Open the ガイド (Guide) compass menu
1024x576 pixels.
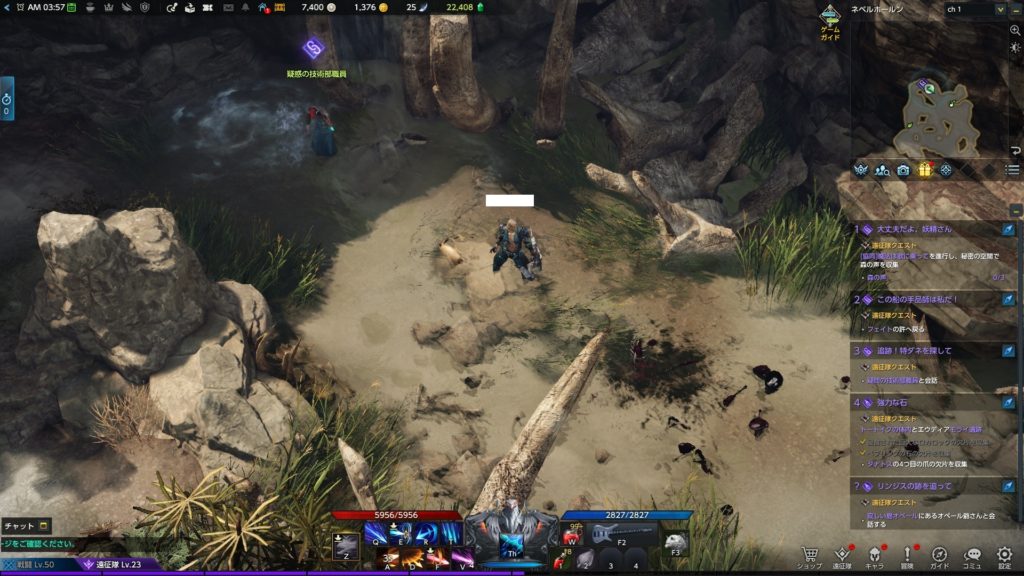pos(939,556)
